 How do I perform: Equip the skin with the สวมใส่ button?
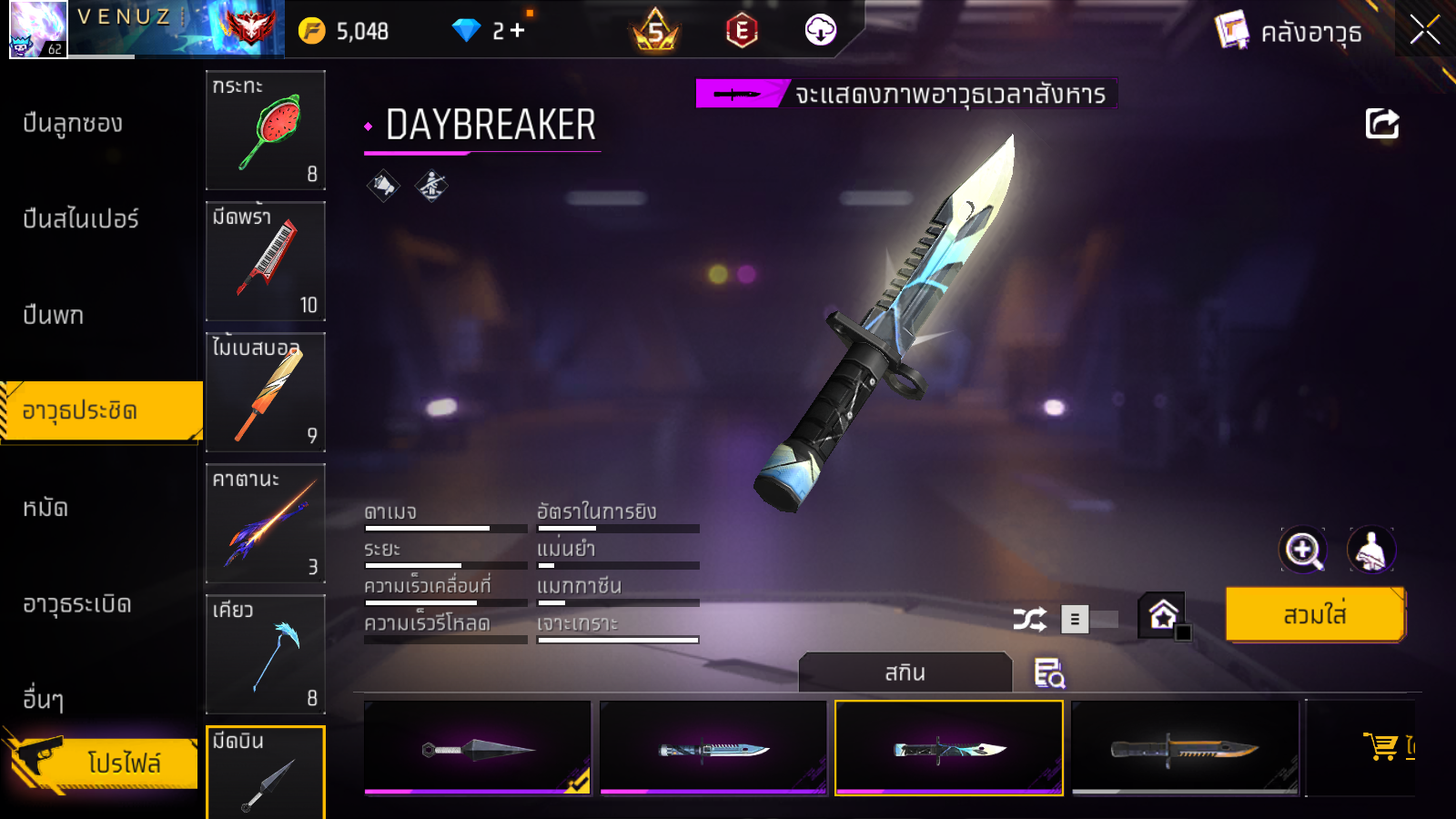pos(1315,615)
